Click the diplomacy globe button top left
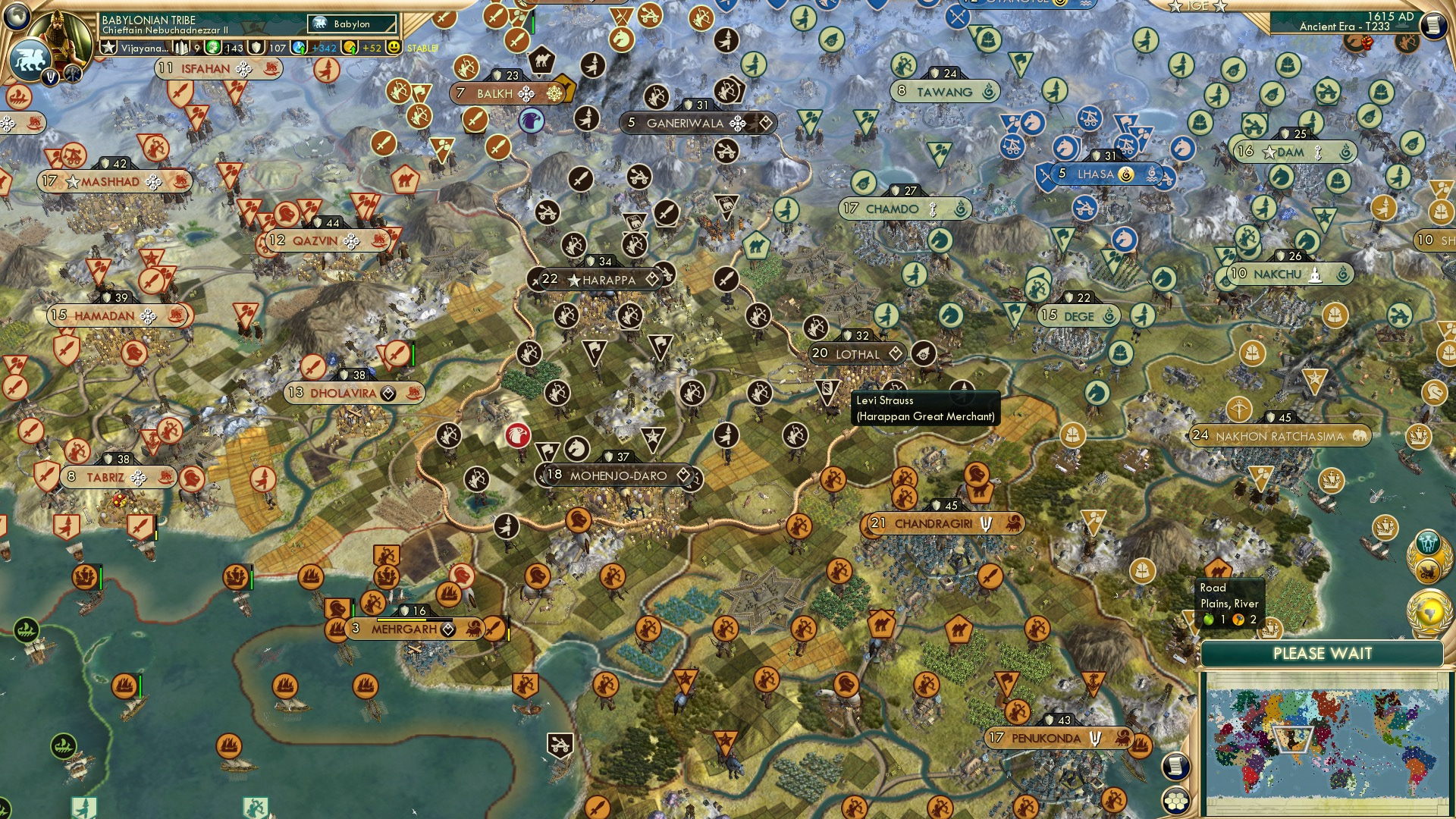This screenshot has width=1456, height=819. point(16,19)
